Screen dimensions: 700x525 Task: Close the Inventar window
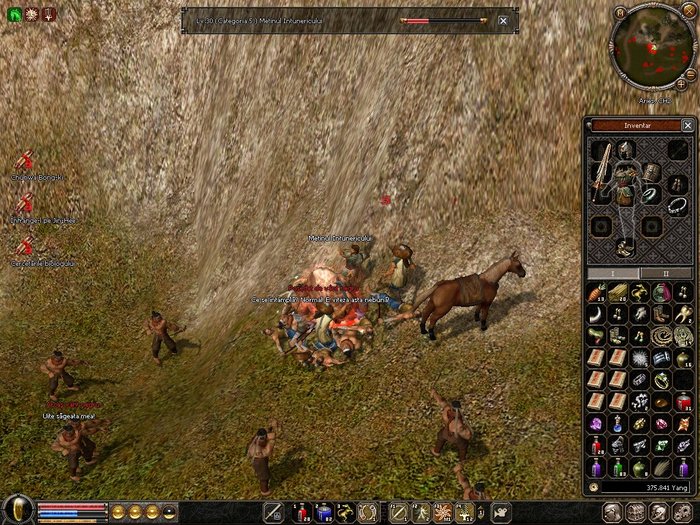pos(687,125)
